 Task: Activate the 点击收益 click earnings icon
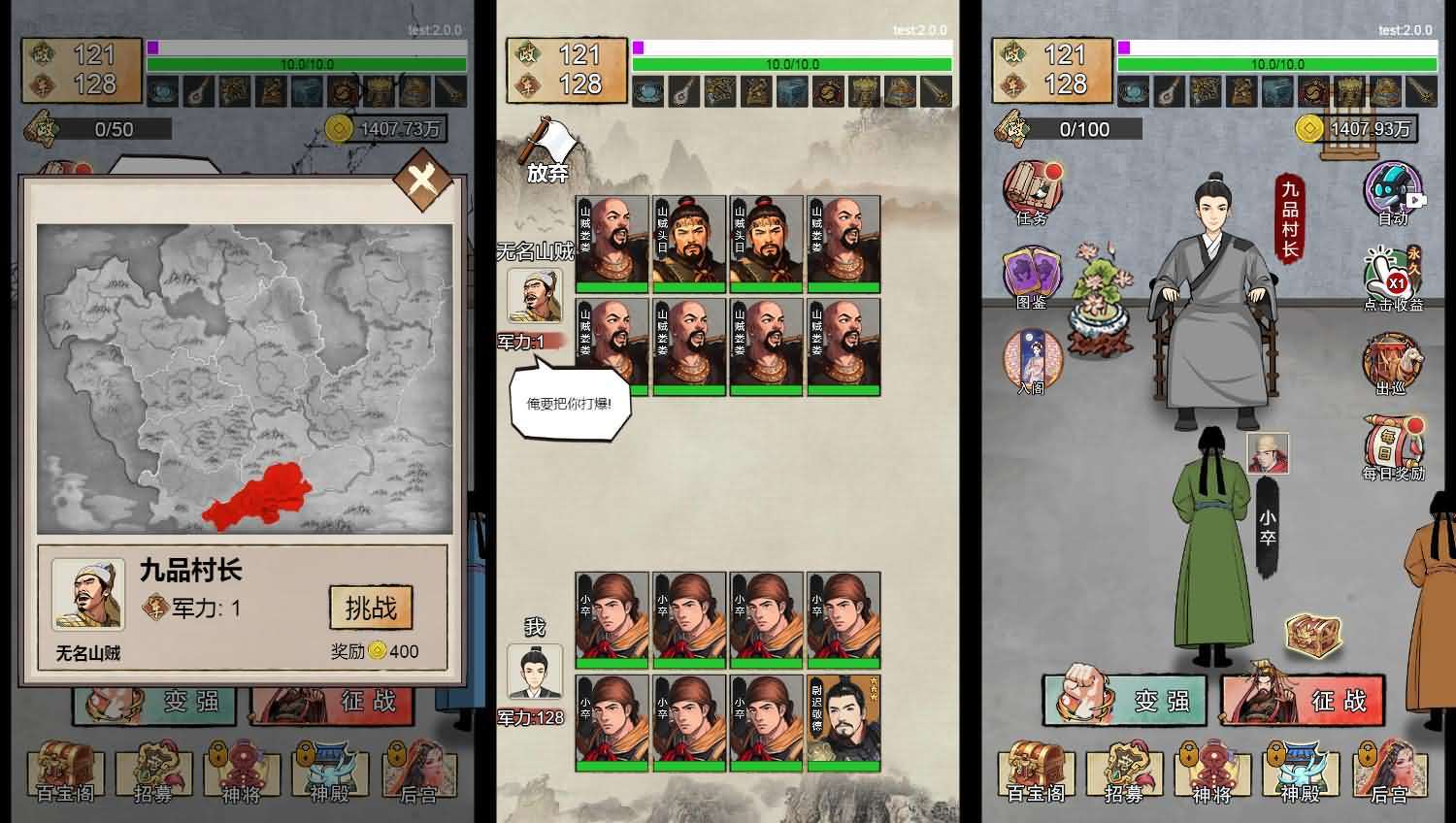1393,279
